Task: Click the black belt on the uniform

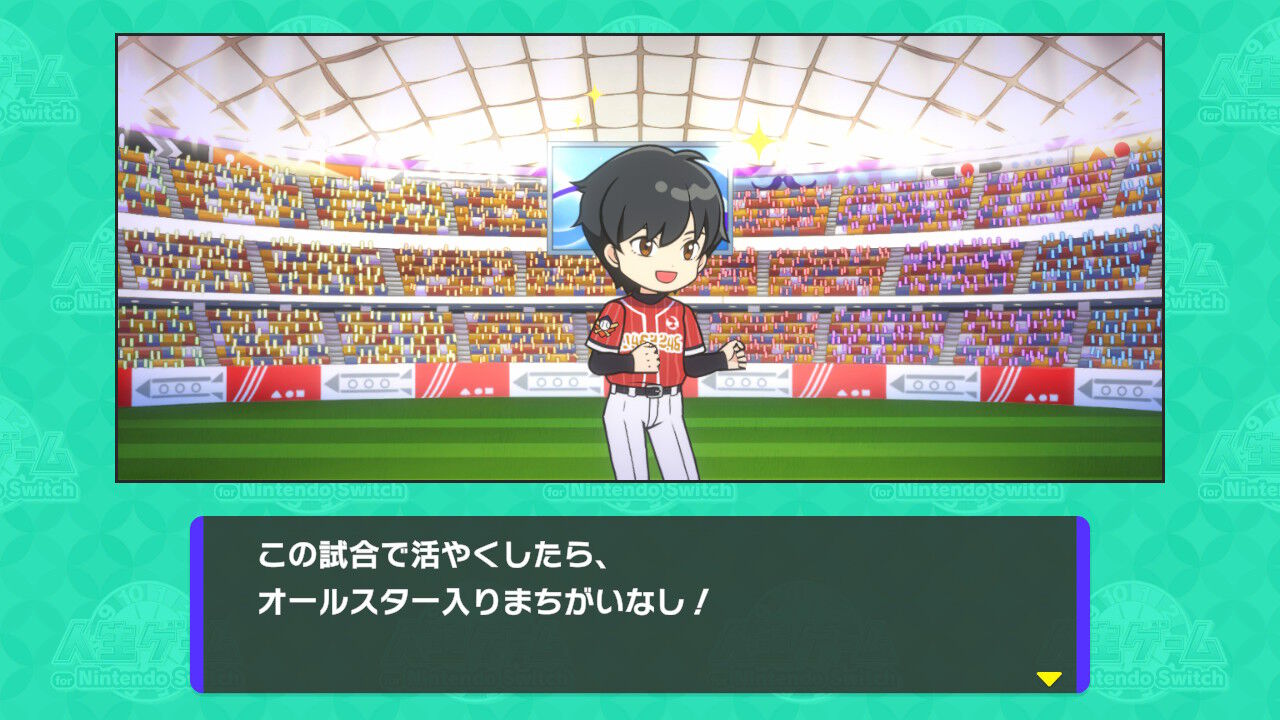Action: click(652, 389)
